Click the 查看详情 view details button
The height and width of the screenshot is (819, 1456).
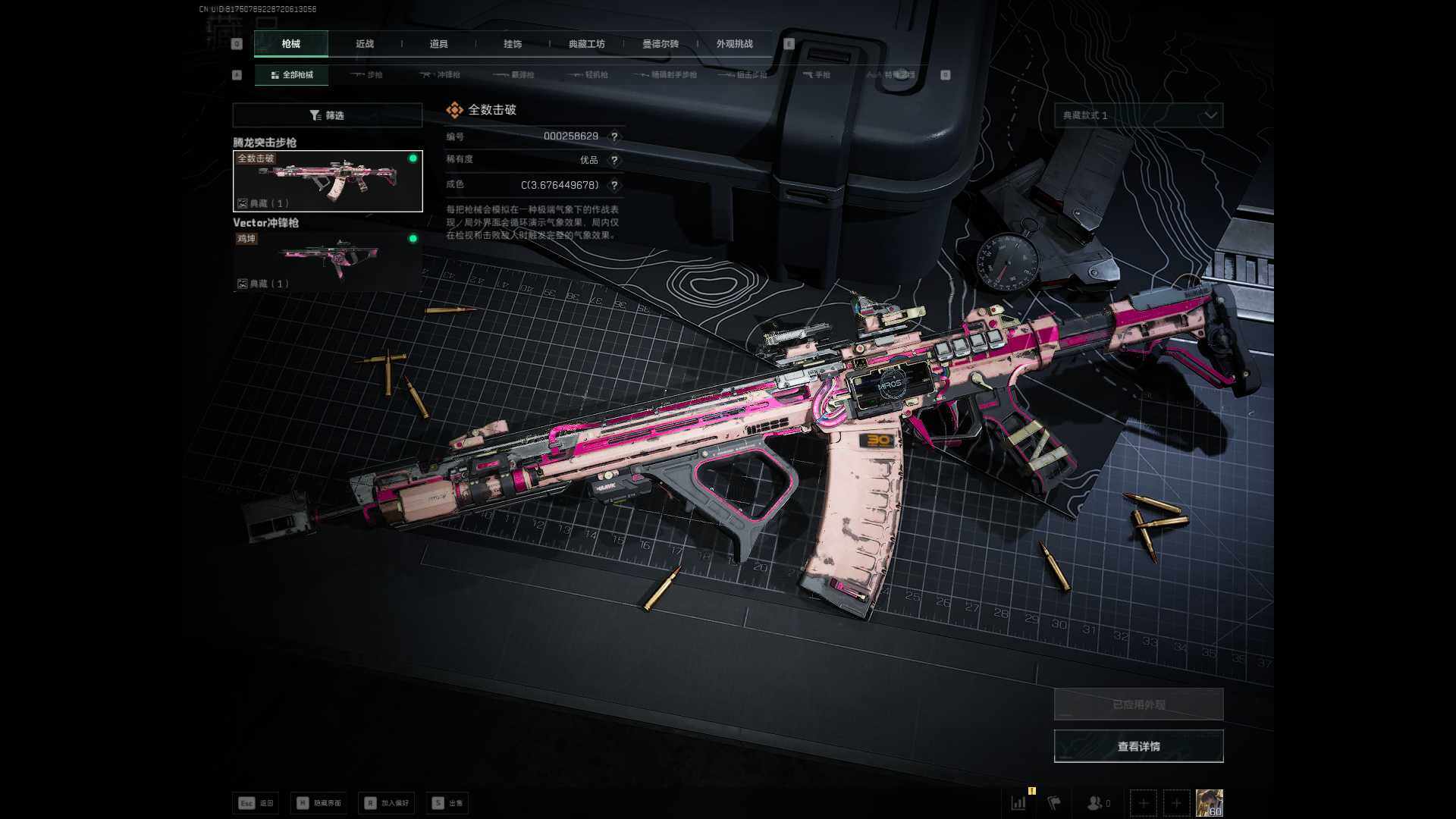coord(1138,746)
